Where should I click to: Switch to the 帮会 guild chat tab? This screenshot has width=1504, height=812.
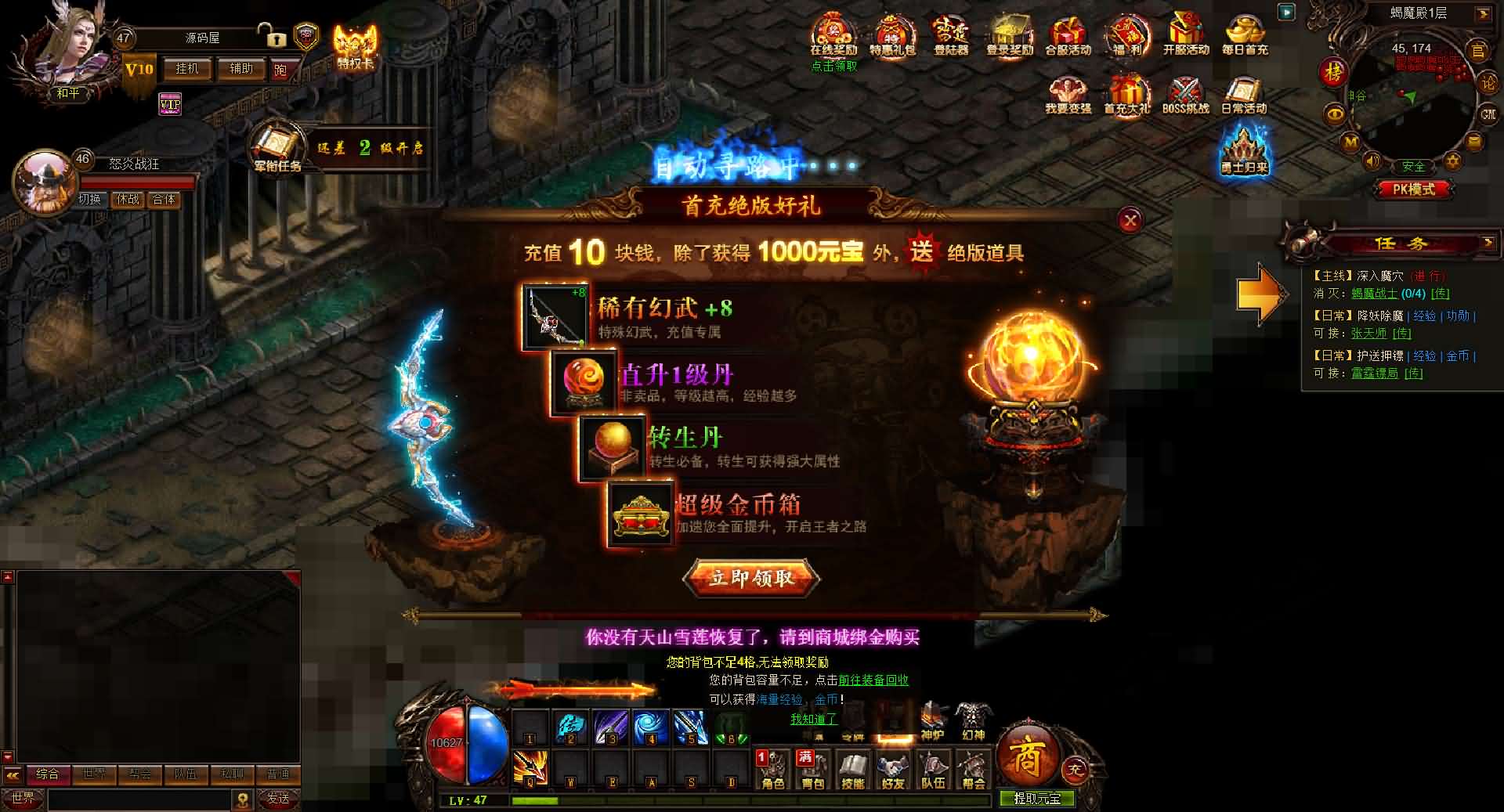pos(138,774)
